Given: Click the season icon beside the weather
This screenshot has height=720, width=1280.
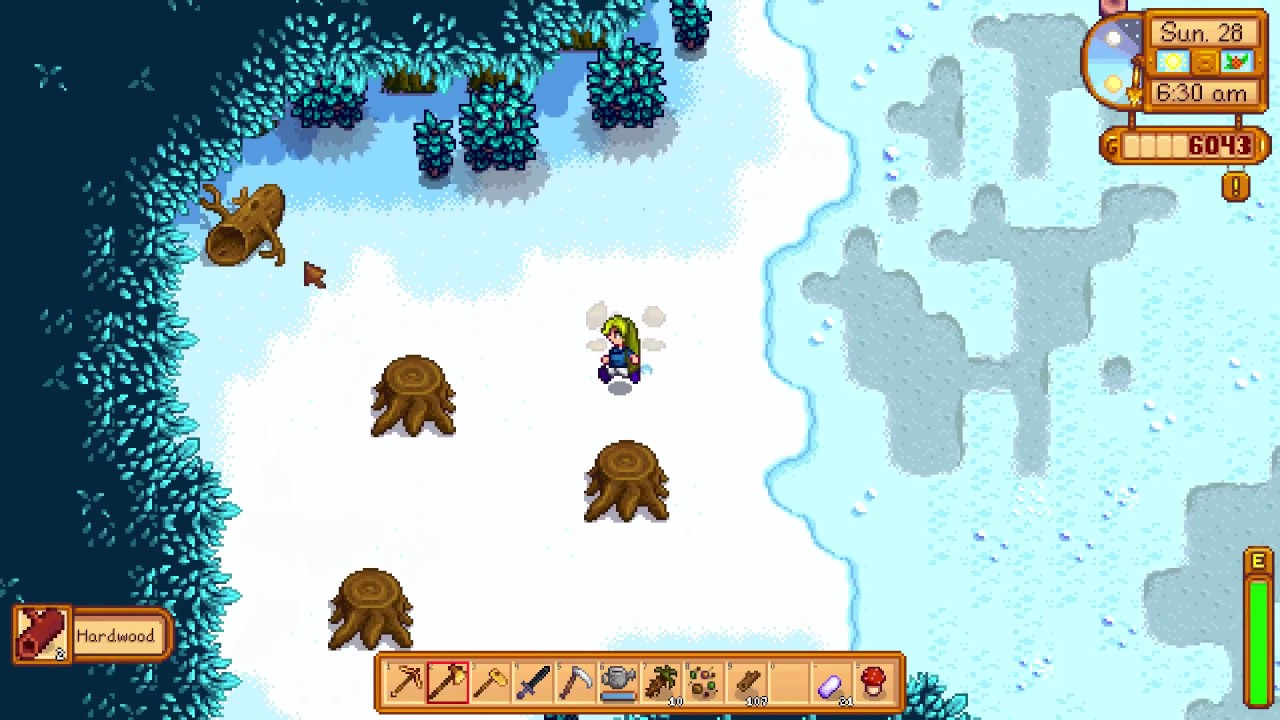Looking at the screenshot, I should tap(1236, 61).
